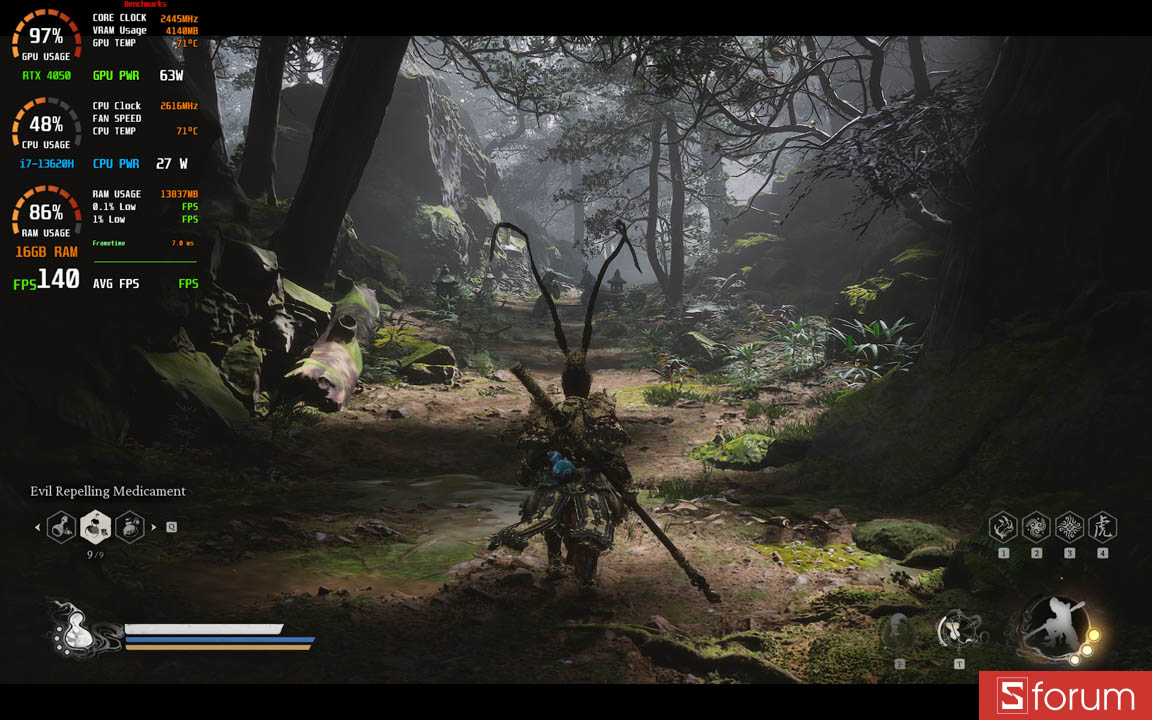Cycle quick items with the left arrow
Screen dimensions: 1152x720
(x=38, y=527)
